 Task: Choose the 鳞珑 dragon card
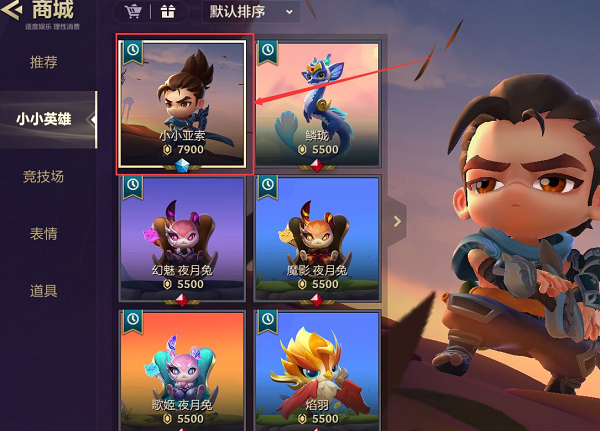coord(317,104)
